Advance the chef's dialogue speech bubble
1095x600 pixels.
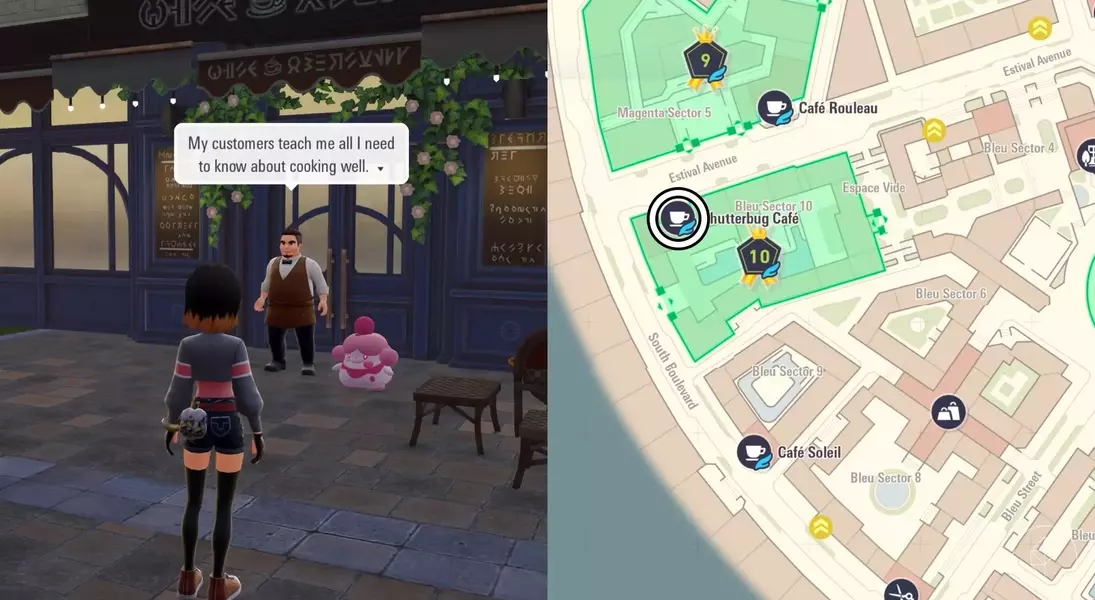tap(291, 154)
